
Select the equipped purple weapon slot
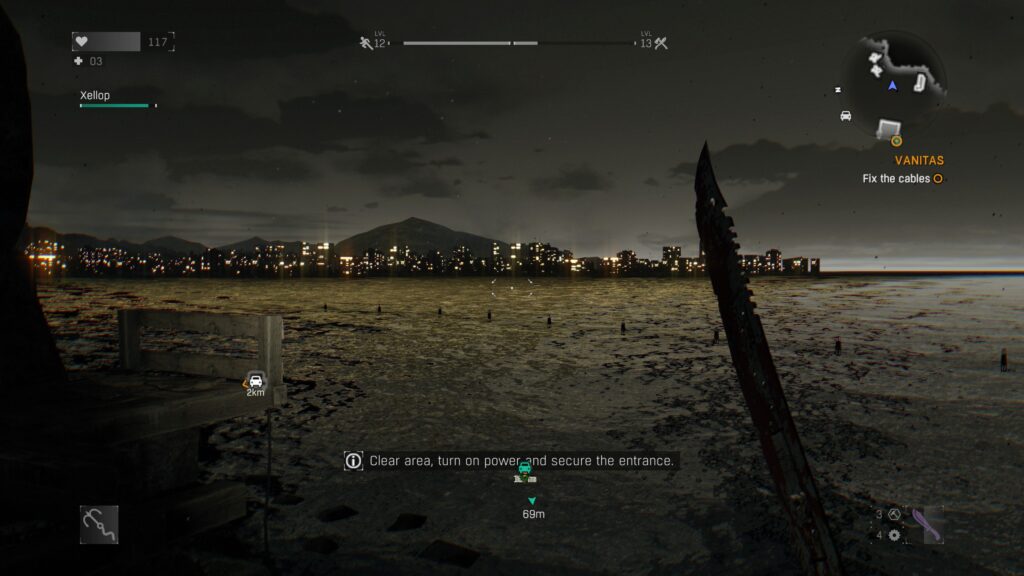tap(927, 524)
